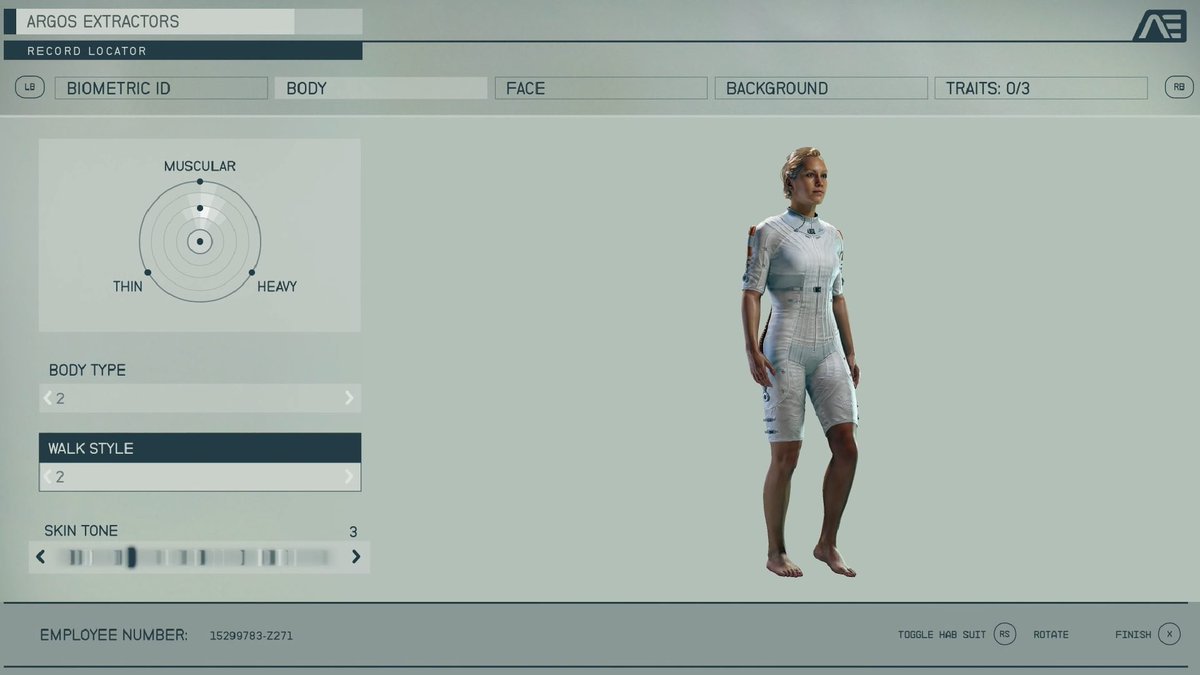The height and width of the screenshot is (675, 1200).
Task: Click the Muscular point on body shape dial
Action: tap(200, 182)
